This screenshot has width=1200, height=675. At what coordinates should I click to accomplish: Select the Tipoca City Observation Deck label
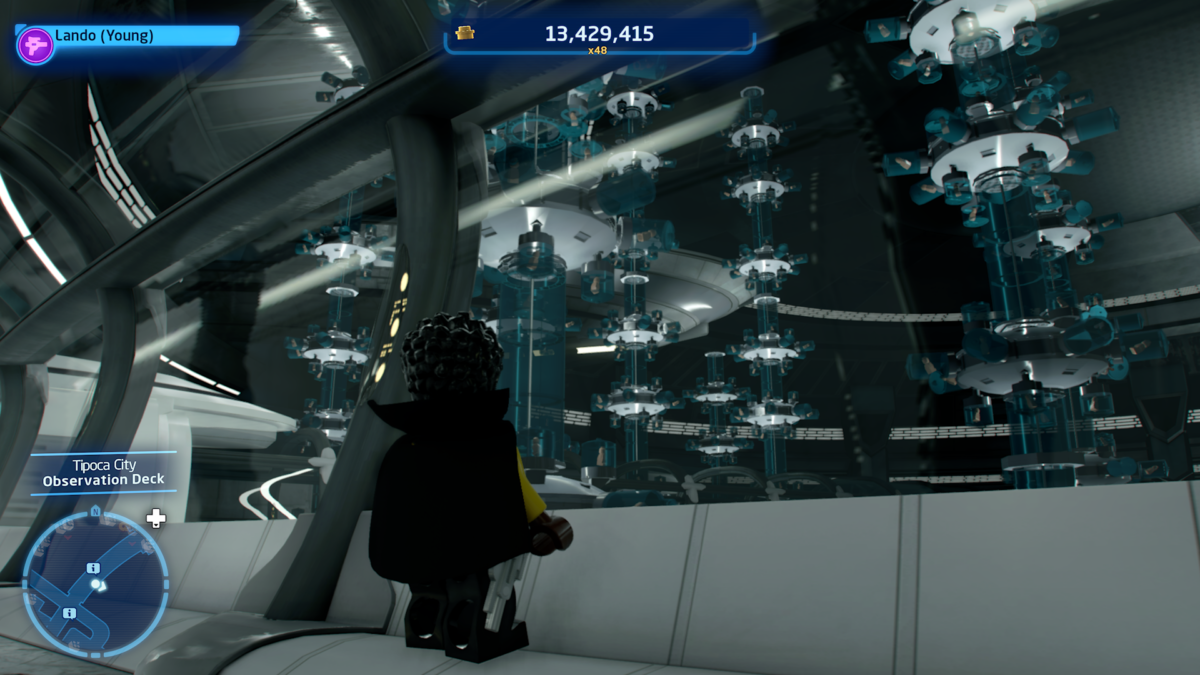coord(103,473)
